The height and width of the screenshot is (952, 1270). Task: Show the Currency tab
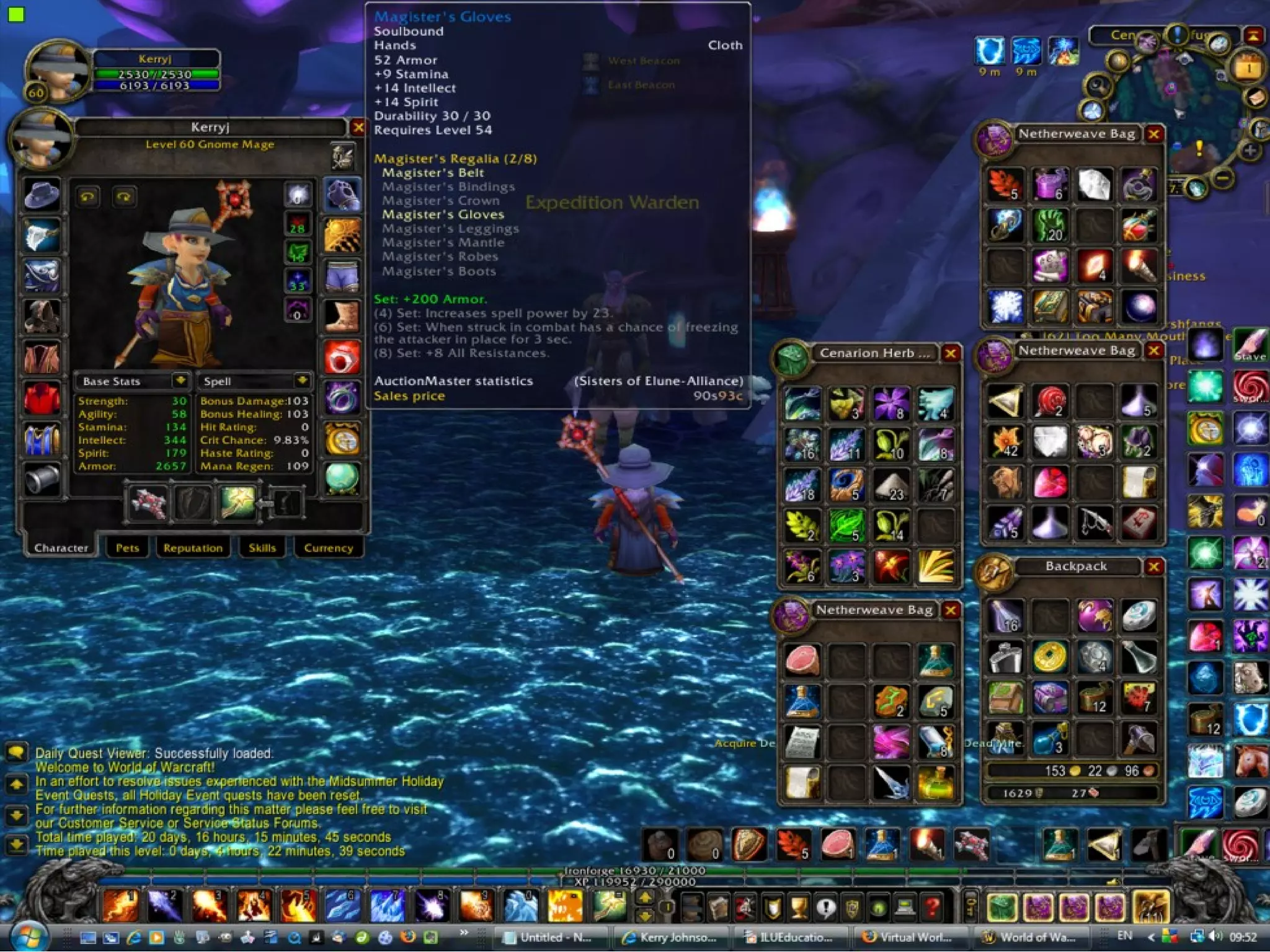tap(328, 548)
